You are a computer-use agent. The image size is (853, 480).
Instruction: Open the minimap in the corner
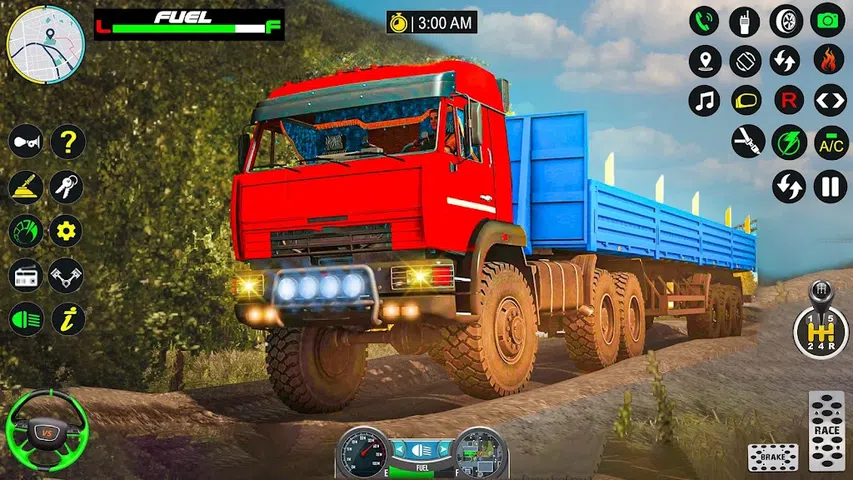coord(45,45)
